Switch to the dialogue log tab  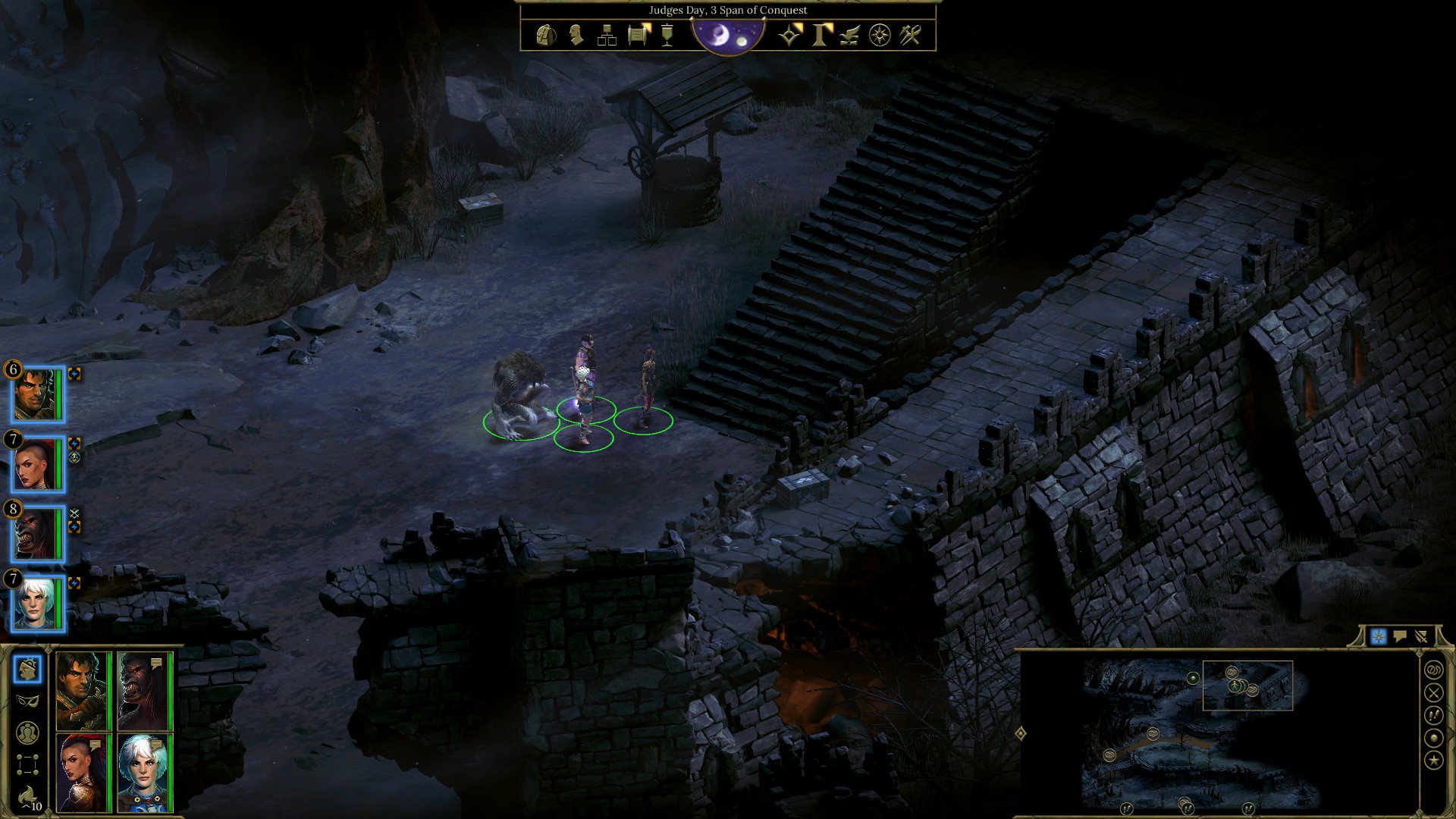tap(1400, 637)
